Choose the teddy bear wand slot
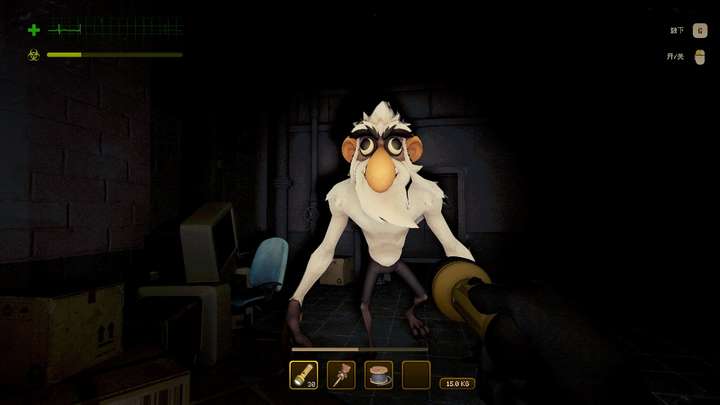 click(341, 375)
